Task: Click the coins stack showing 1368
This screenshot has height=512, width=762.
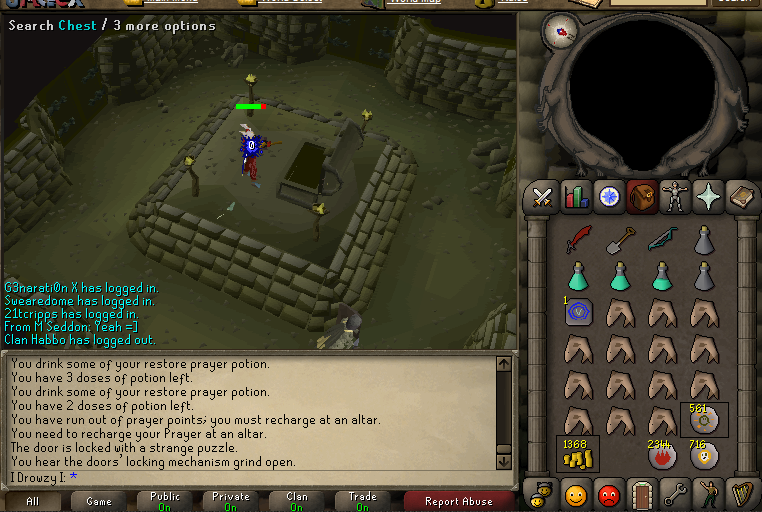Action: click(x=577, y=454)
